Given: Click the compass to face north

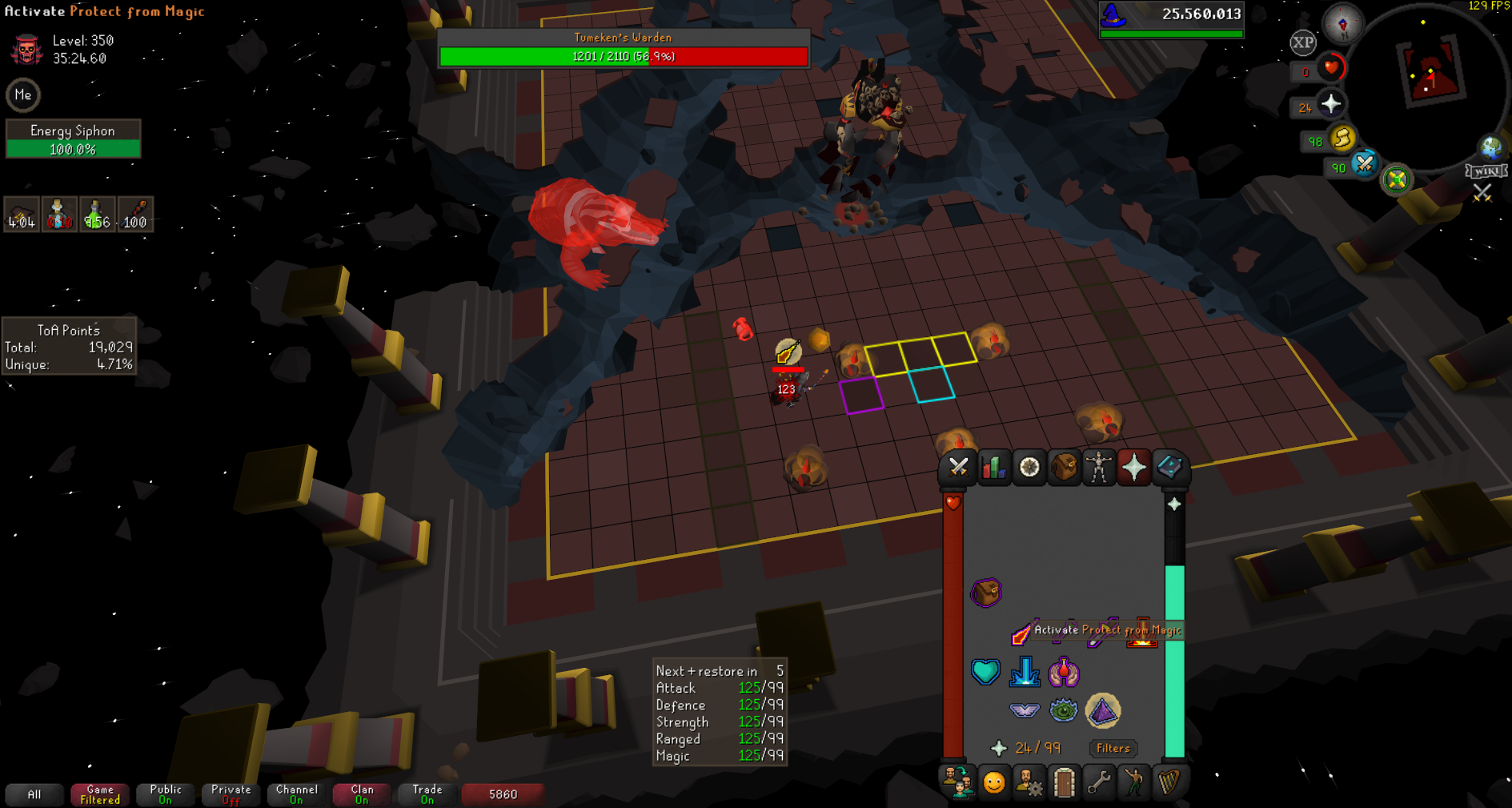Looking at the screenshot, I should 1343,23.
